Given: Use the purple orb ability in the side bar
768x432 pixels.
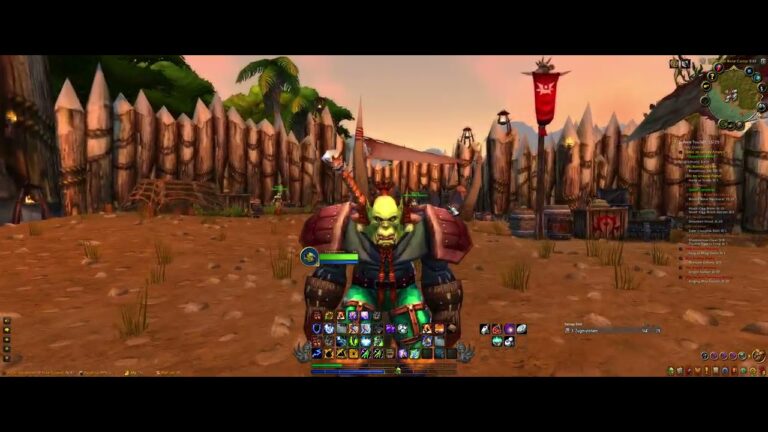Looking at the screenshot, I should [509, 329].
